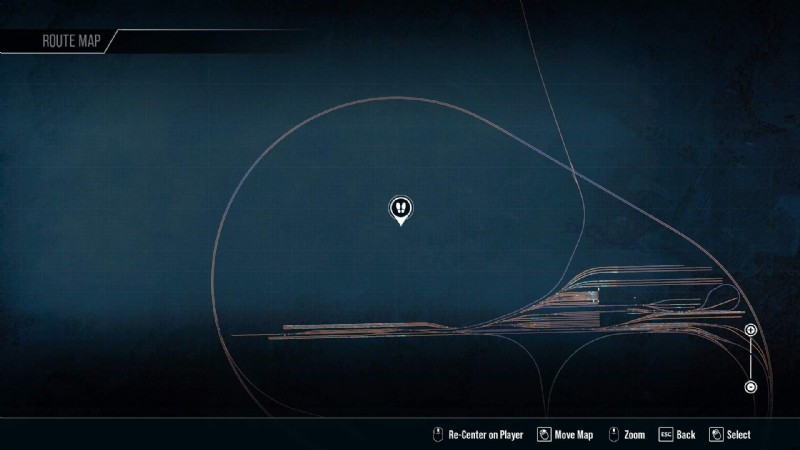Image resolution: width=800 pixels, height=450 pixels.
Task: Click the zoom-in plus button
Action: 751,330
